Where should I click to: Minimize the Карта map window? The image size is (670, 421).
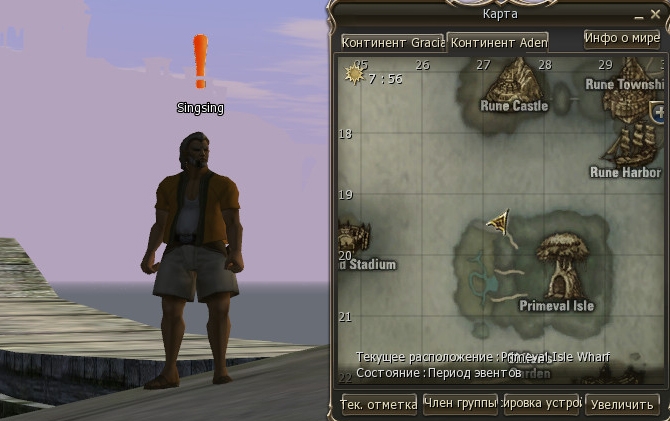point(641,16)
